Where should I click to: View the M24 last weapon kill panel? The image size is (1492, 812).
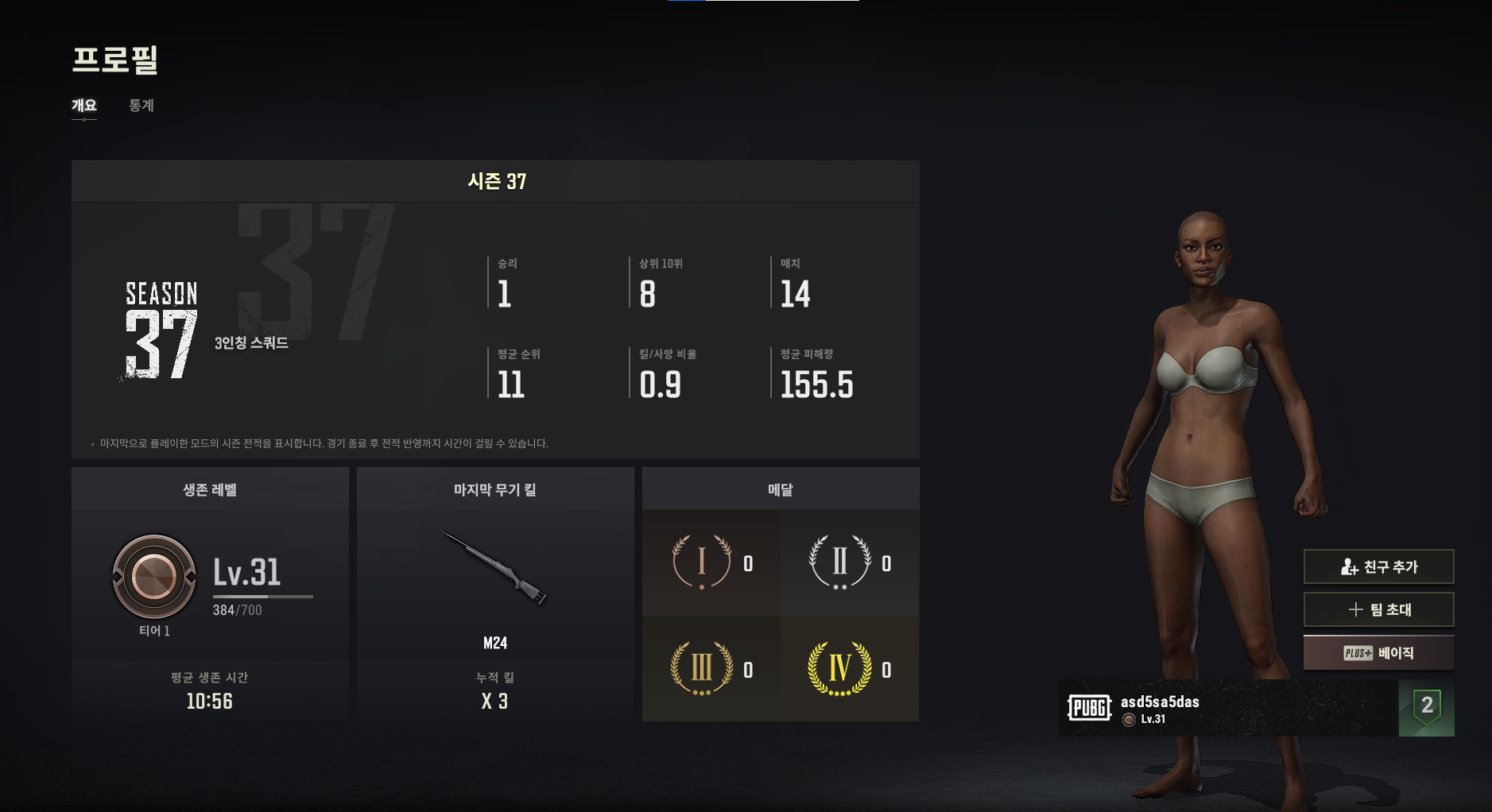[495, 588]
